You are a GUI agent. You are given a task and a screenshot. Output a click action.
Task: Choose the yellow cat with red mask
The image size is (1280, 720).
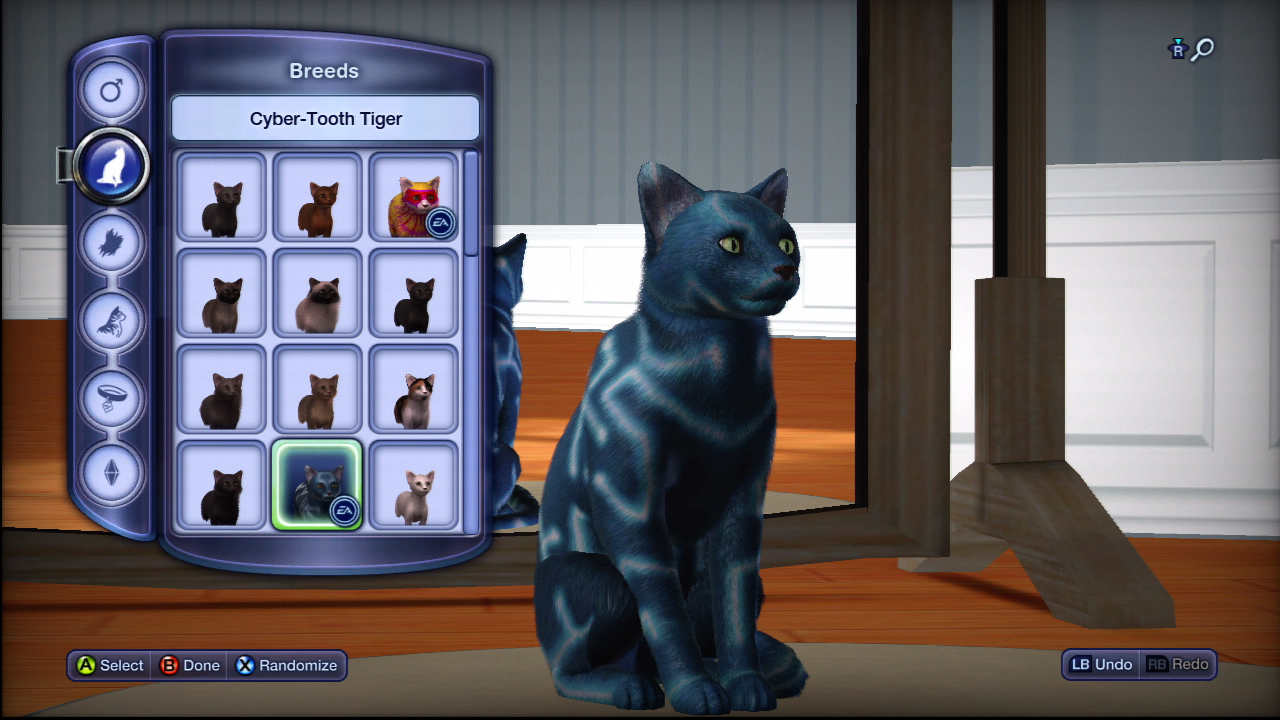tap(414, 197)
